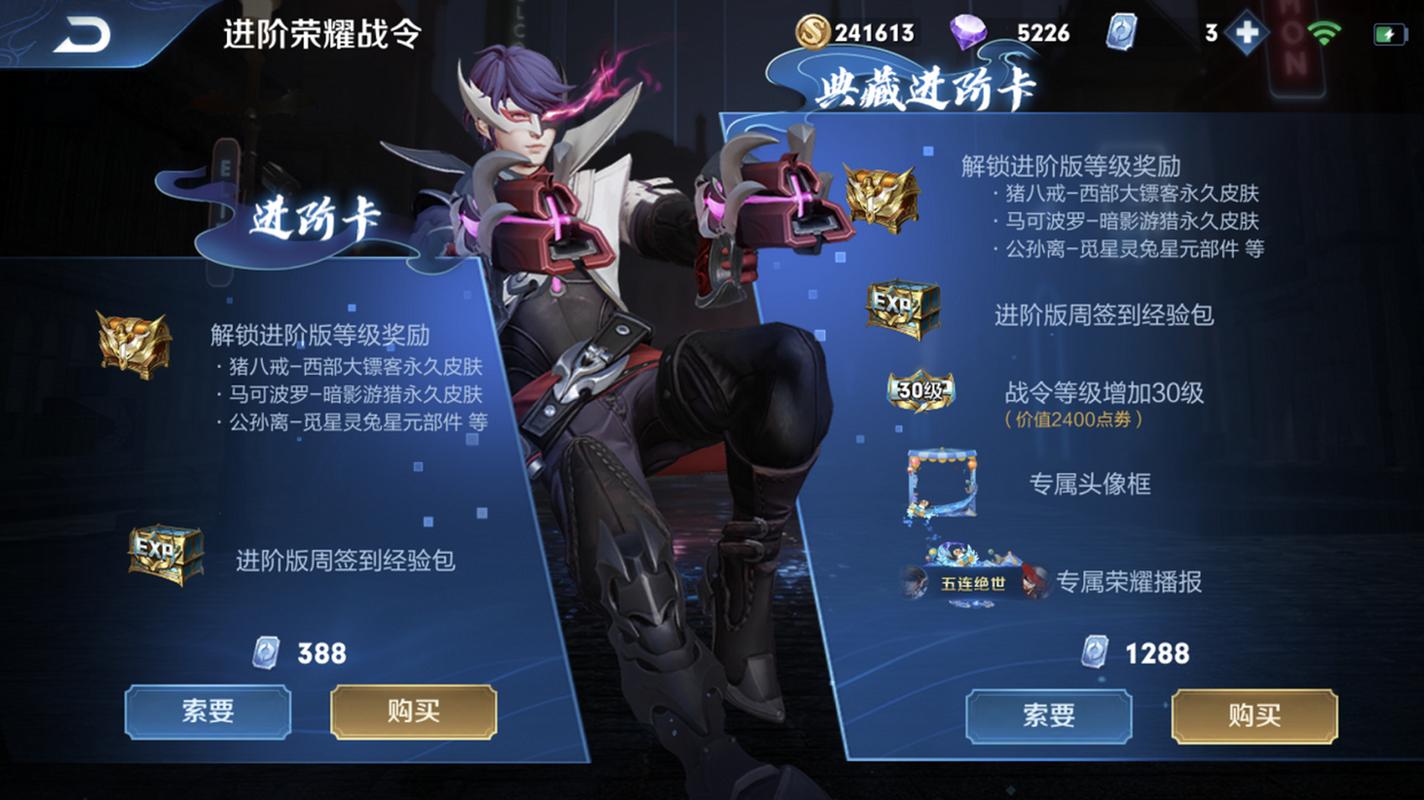Click the golden helmet chest on the left card
Viewport: 1424px width, 800px height.
130,344
